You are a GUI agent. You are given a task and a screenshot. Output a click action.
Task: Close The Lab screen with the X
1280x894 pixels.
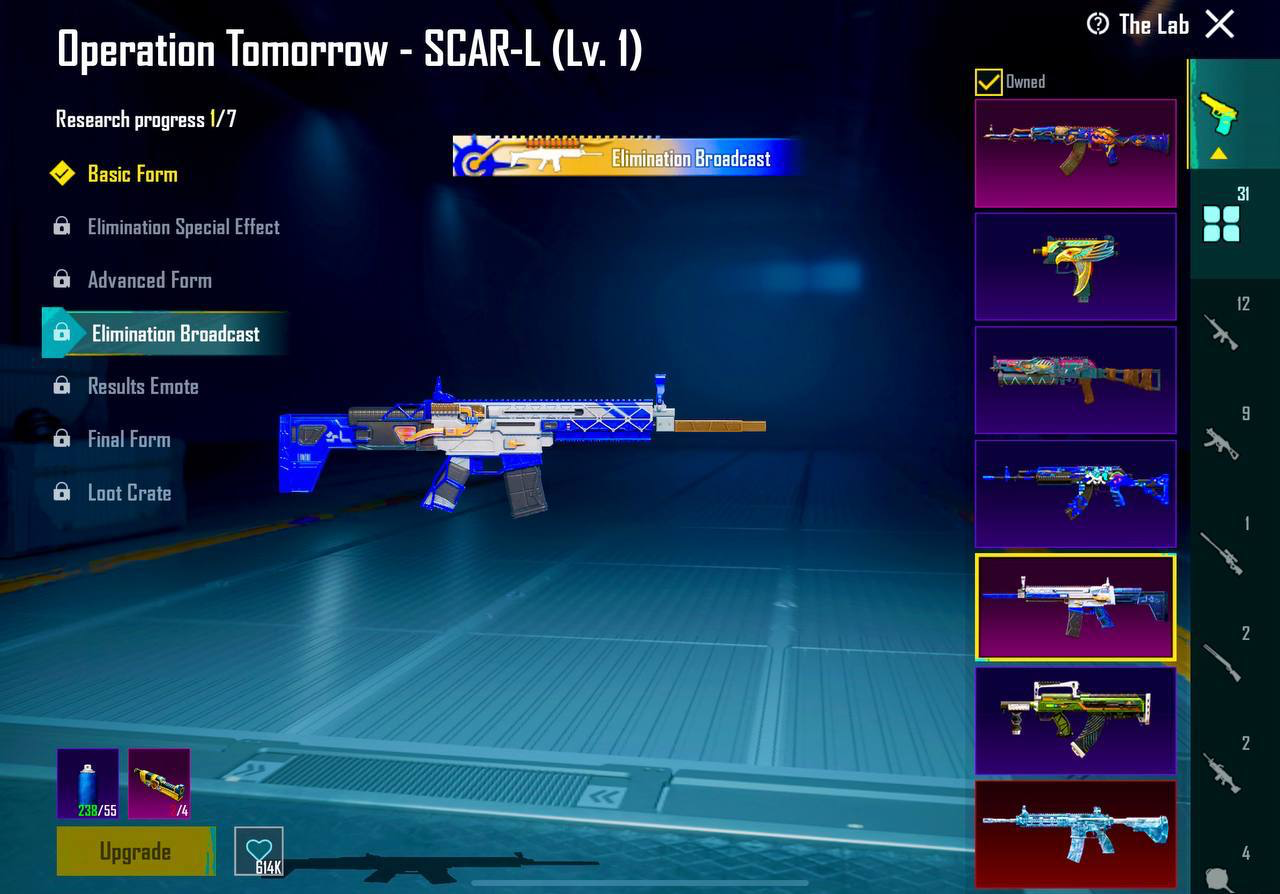click(x=1220, y=24)
